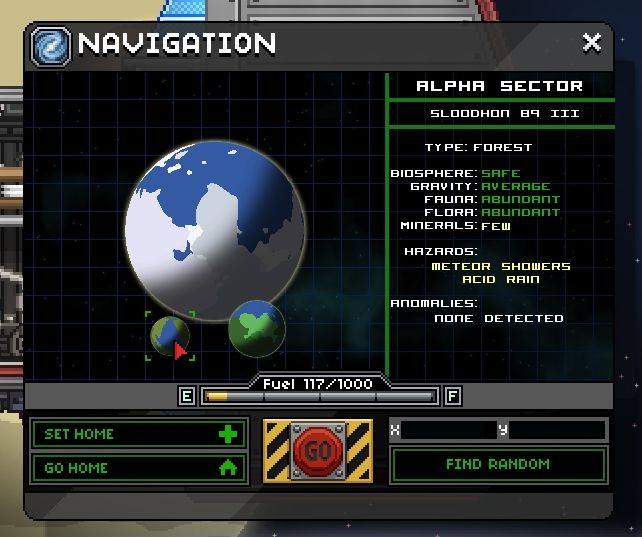Viewport: 642px width, 537px height.
Task: Find a random destination
Action: point(498,464)
